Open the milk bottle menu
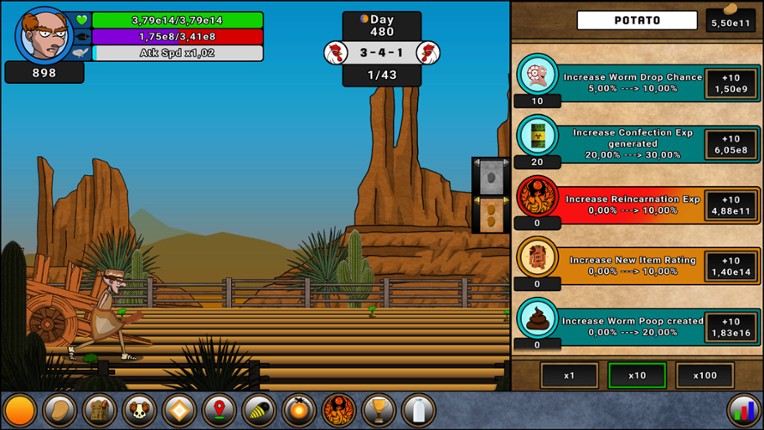The height and width of the screenshot is (430, 764). click(x=419, y=410)
